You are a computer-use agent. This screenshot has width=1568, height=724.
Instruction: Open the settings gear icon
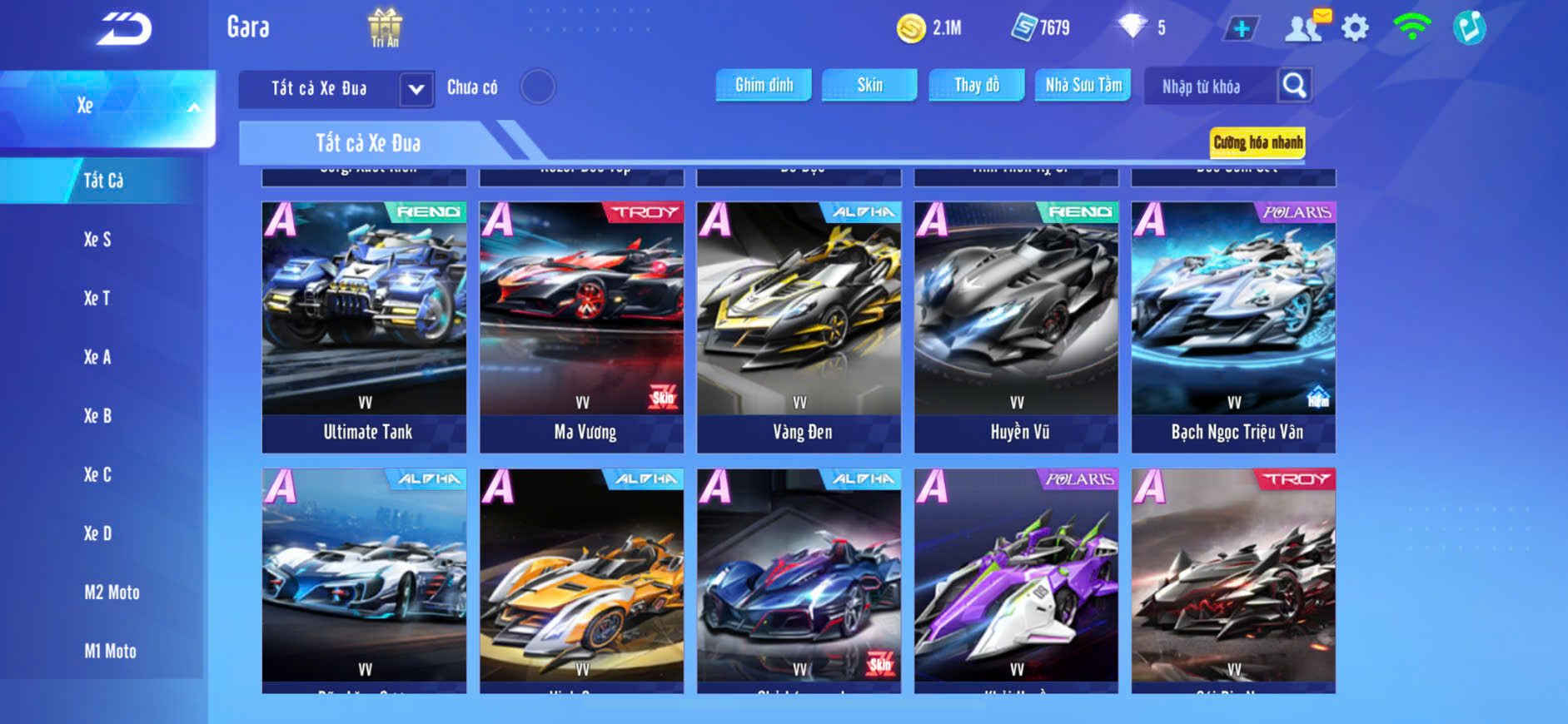pos(1355,28)
